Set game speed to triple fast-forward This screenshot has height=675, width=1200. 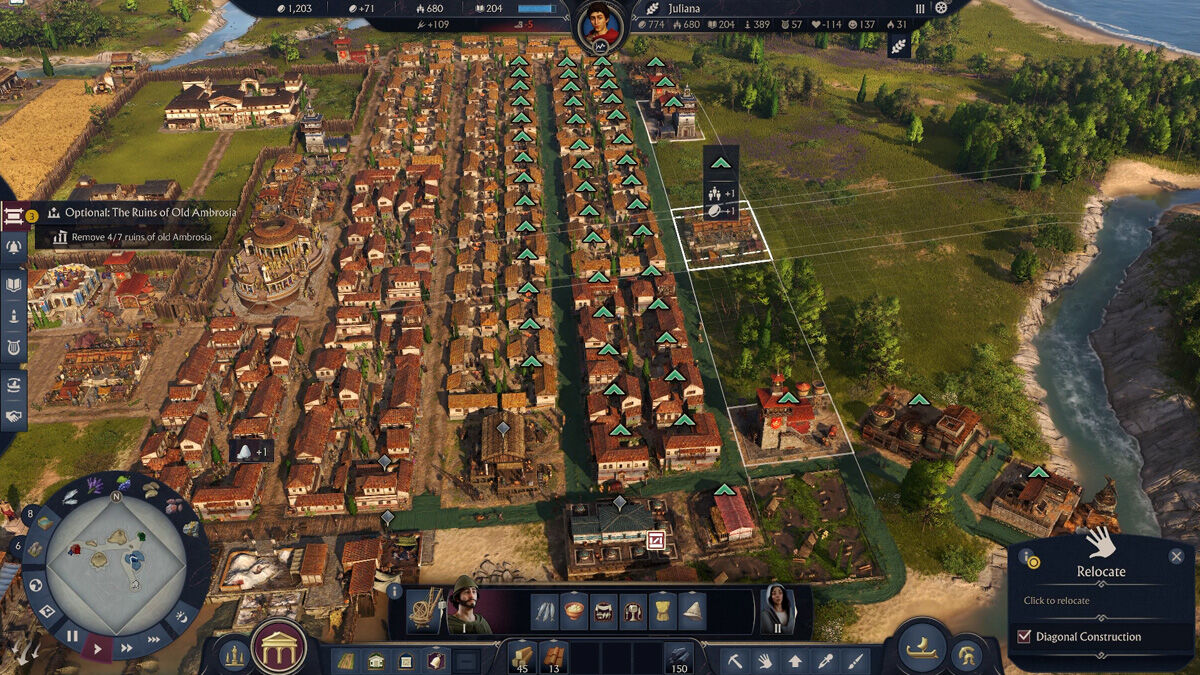(x=153, y=637)
